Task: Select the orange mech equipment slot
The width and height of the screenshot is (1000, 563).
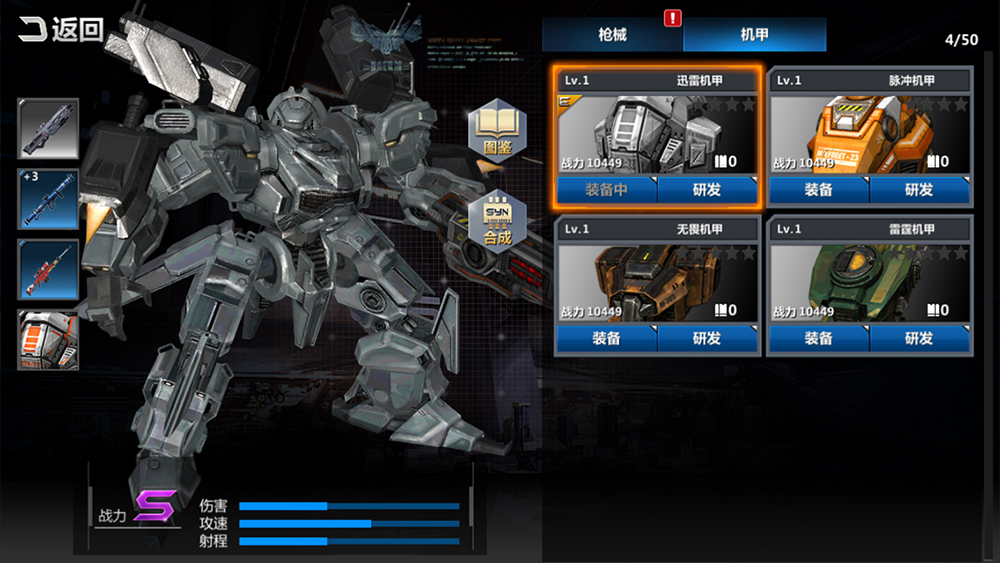Action: pos(48,339)
